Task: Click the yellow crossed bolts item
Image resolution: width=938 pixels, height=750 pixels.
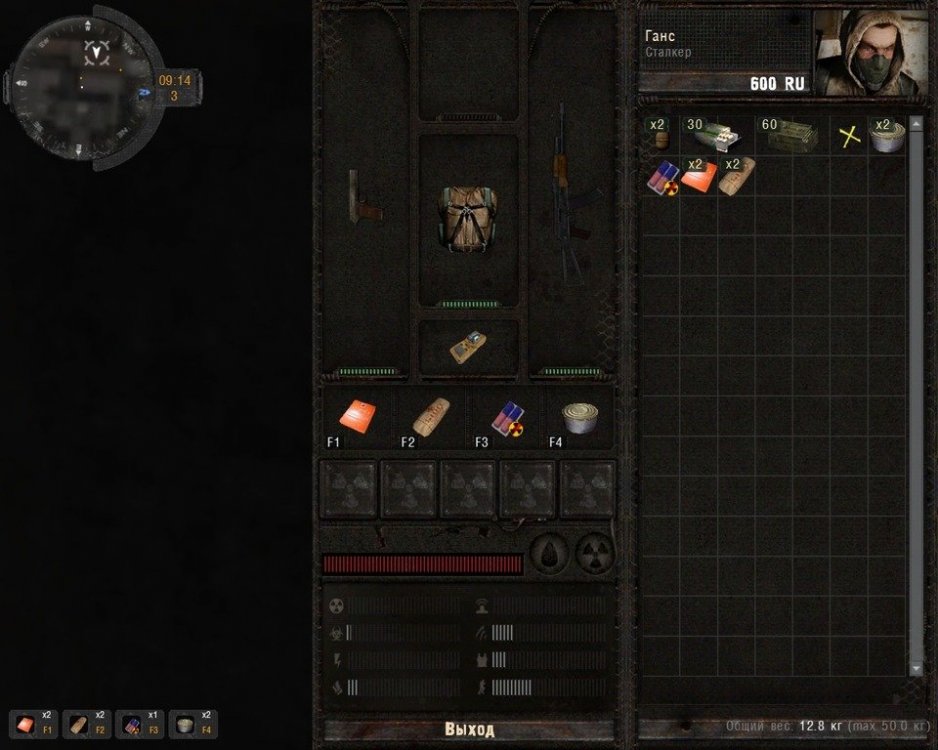Action: click(x=850, y=137)
